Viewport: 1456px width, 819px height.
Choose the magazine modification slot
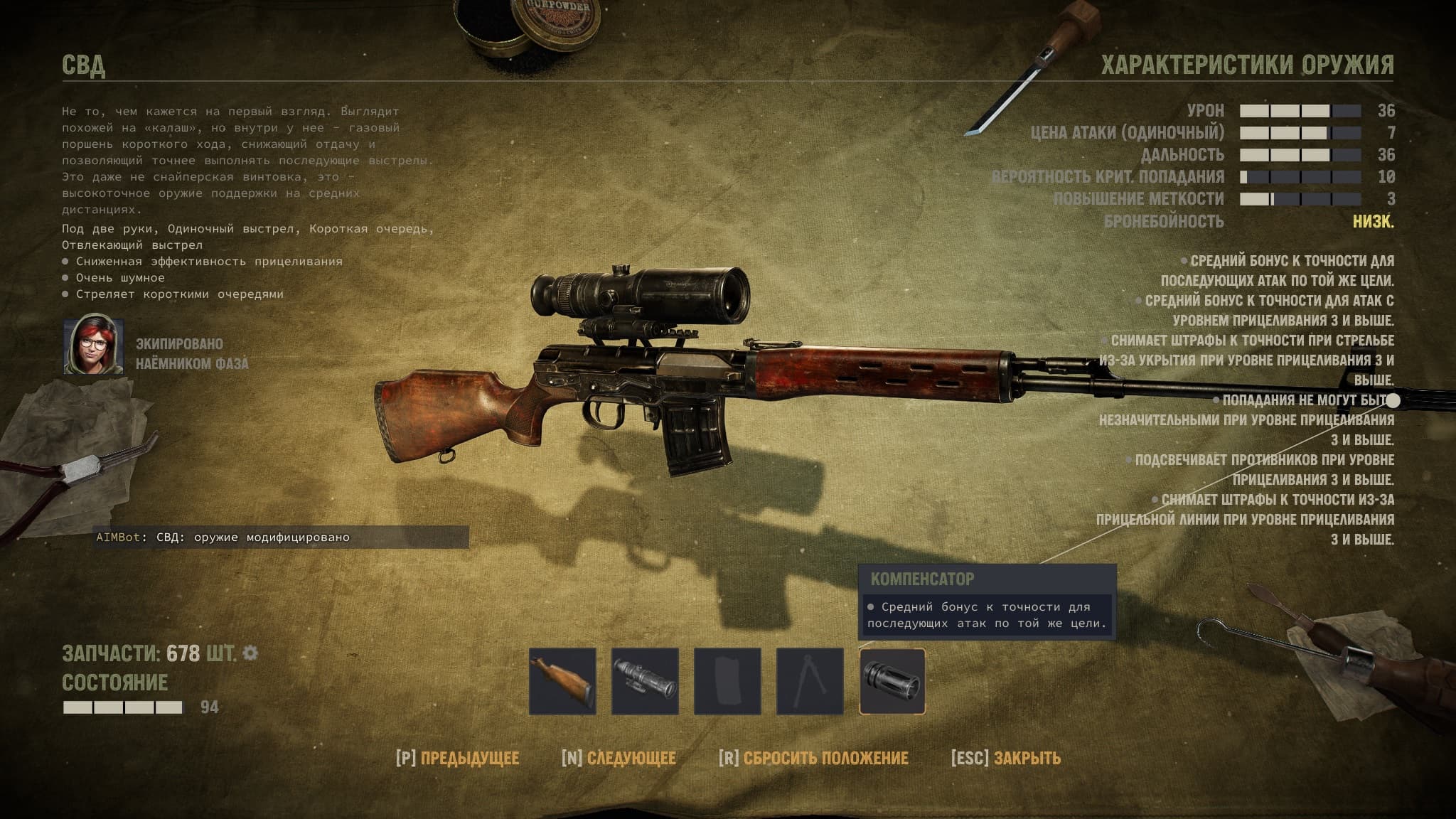(727, 681)
